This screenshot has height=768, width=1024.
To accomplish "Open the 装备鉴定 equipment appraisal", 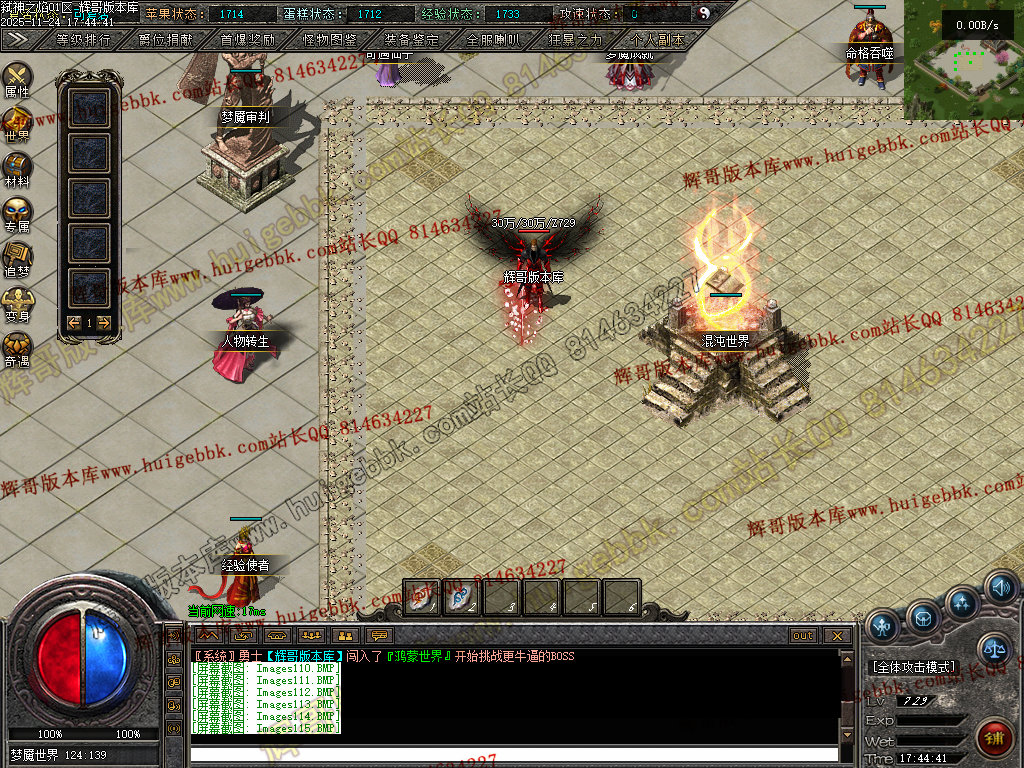I will [x=411, y=40].
